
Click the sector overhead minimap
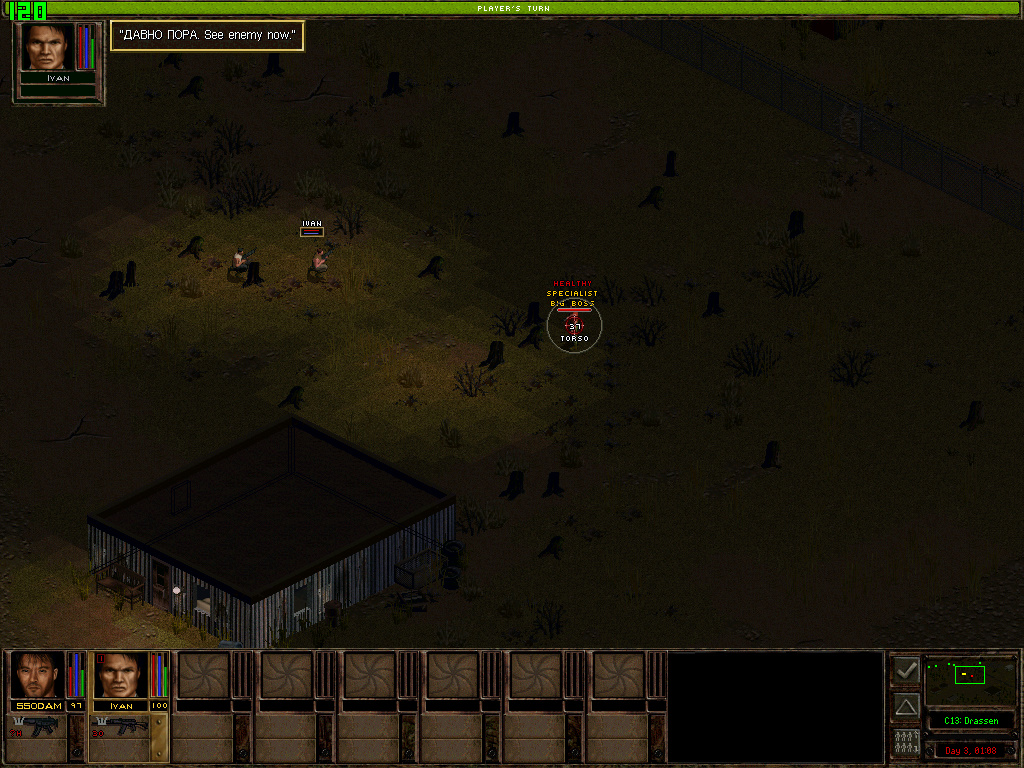point(969,680)
